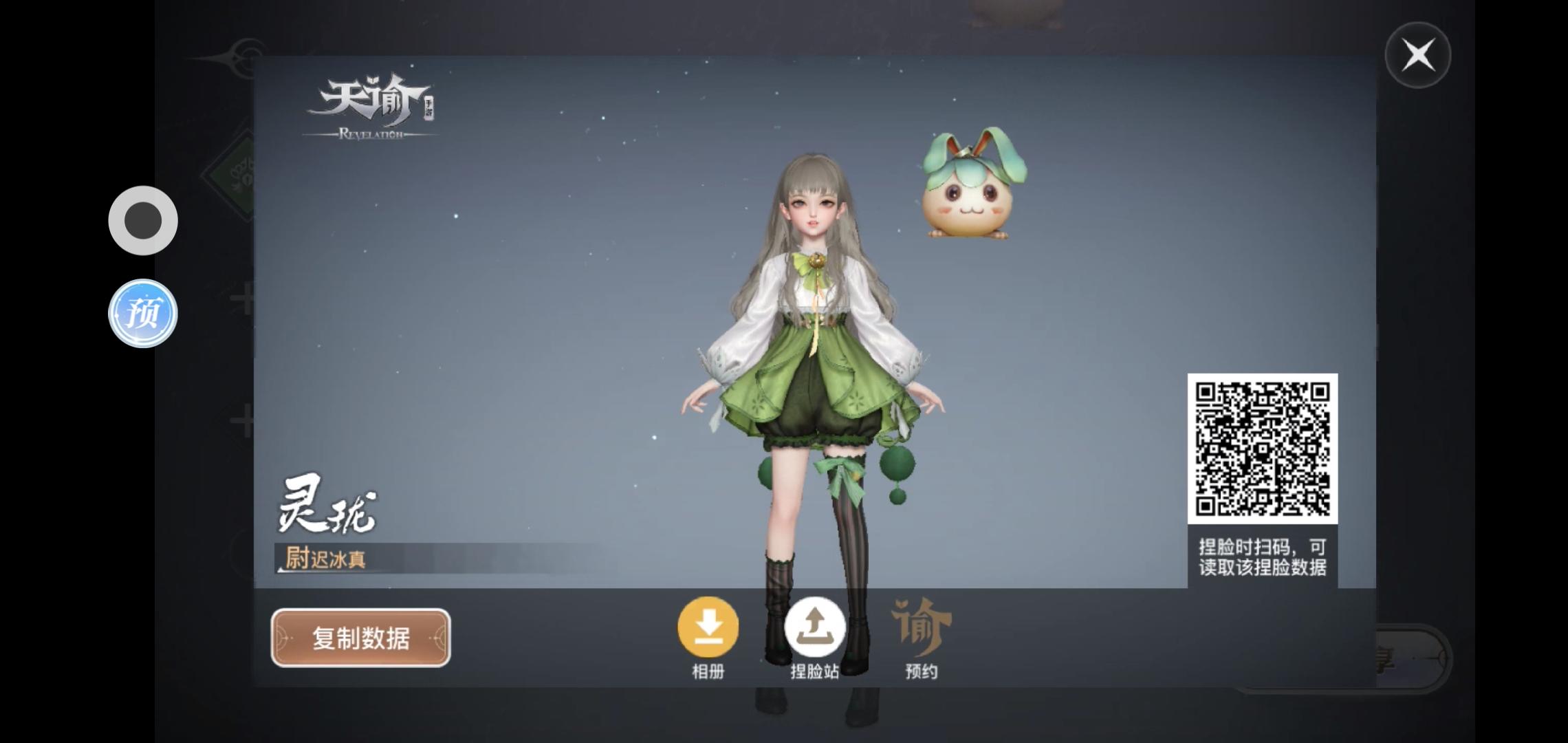The image size is (1568, 743).
Task: Click the floating 预 pre-register badge
Action: [x=143, y=313]
